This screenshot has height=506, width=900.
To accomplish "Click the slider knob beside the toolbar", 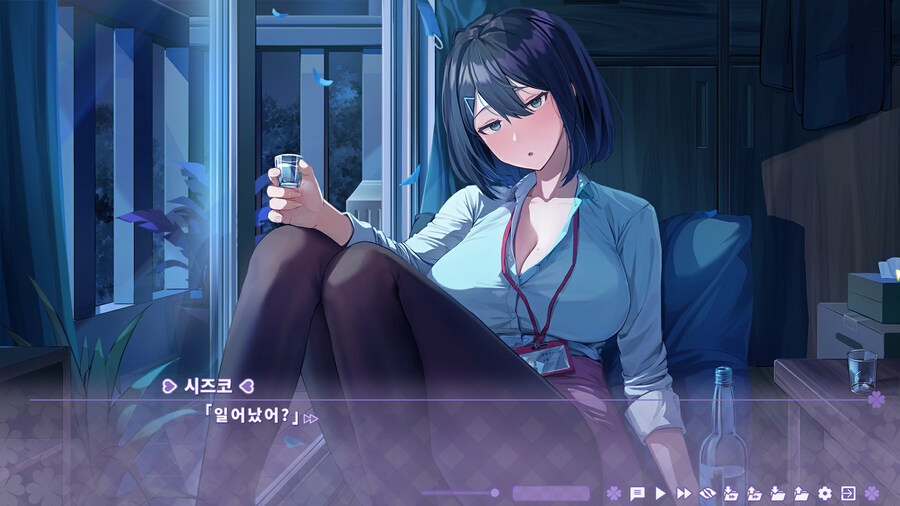I will click(x=494, y=493).
